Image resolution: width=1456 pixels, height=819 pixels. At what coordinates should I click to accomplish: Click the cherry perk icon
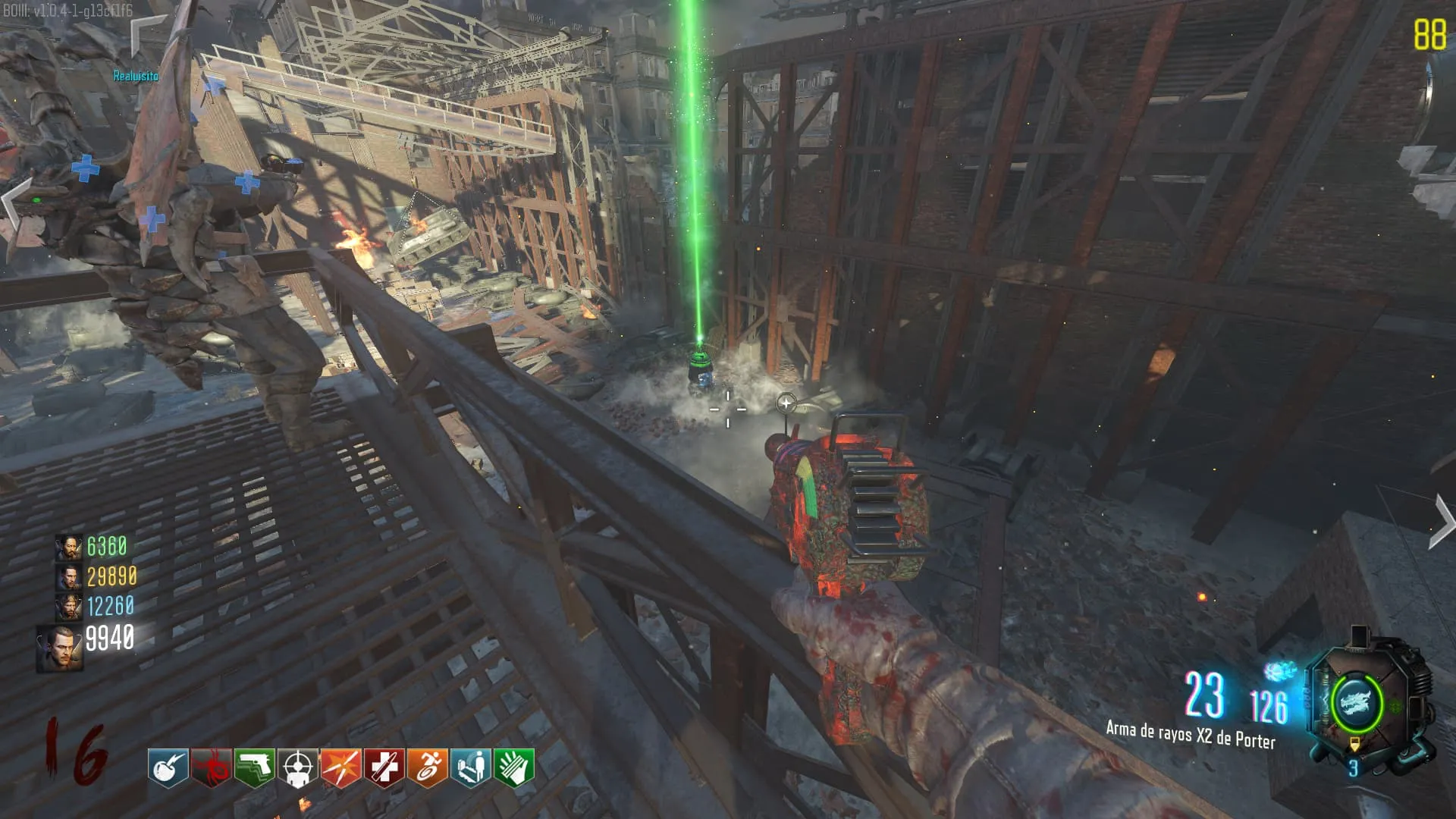[x=168, y=767]
